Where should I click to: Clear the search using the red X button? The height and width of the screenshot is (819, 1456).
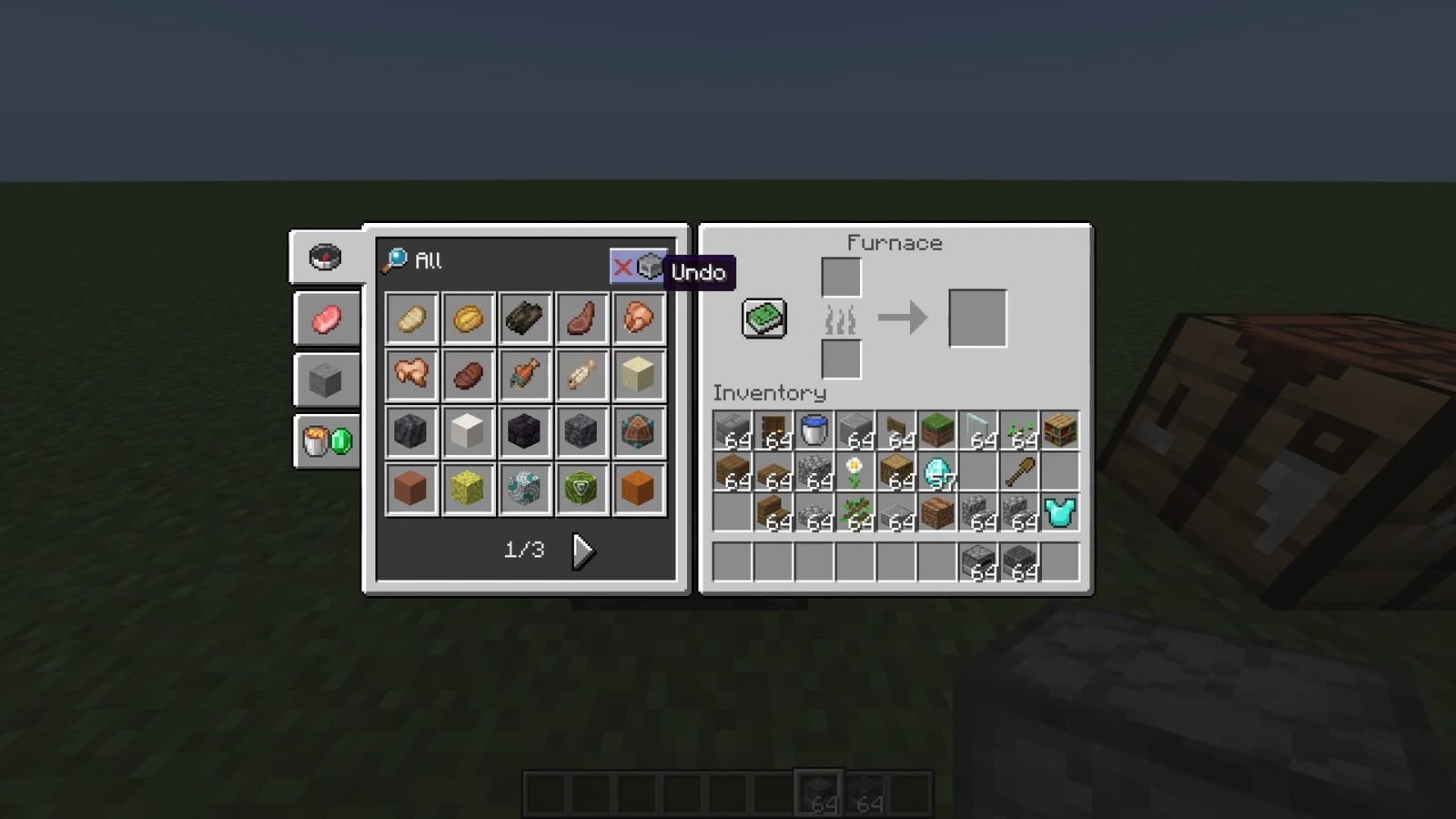pyautogui.click(x=623, y=268)
